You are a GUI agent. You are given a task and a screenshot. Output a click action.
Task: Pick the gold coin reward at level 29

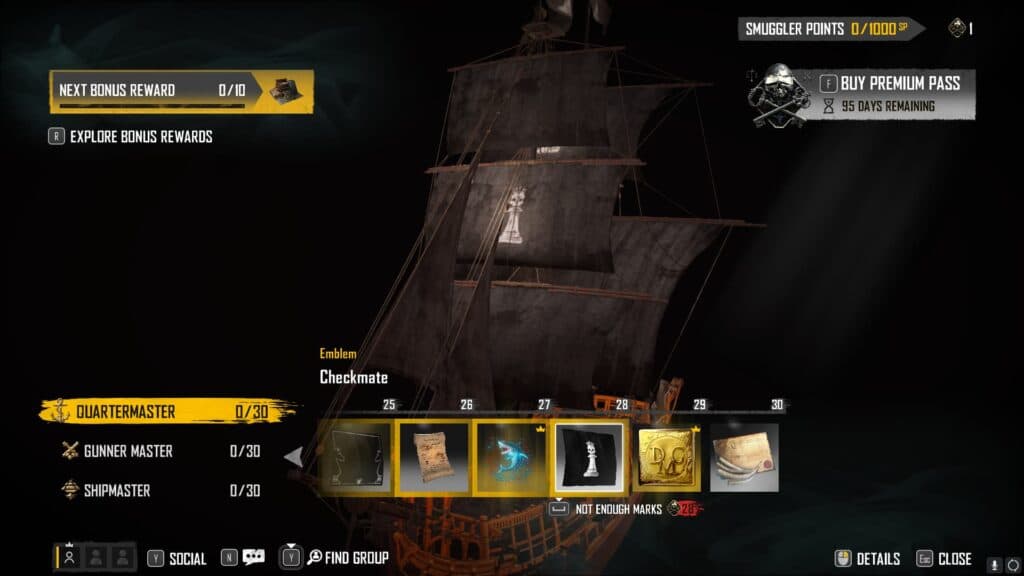point(668,457)
